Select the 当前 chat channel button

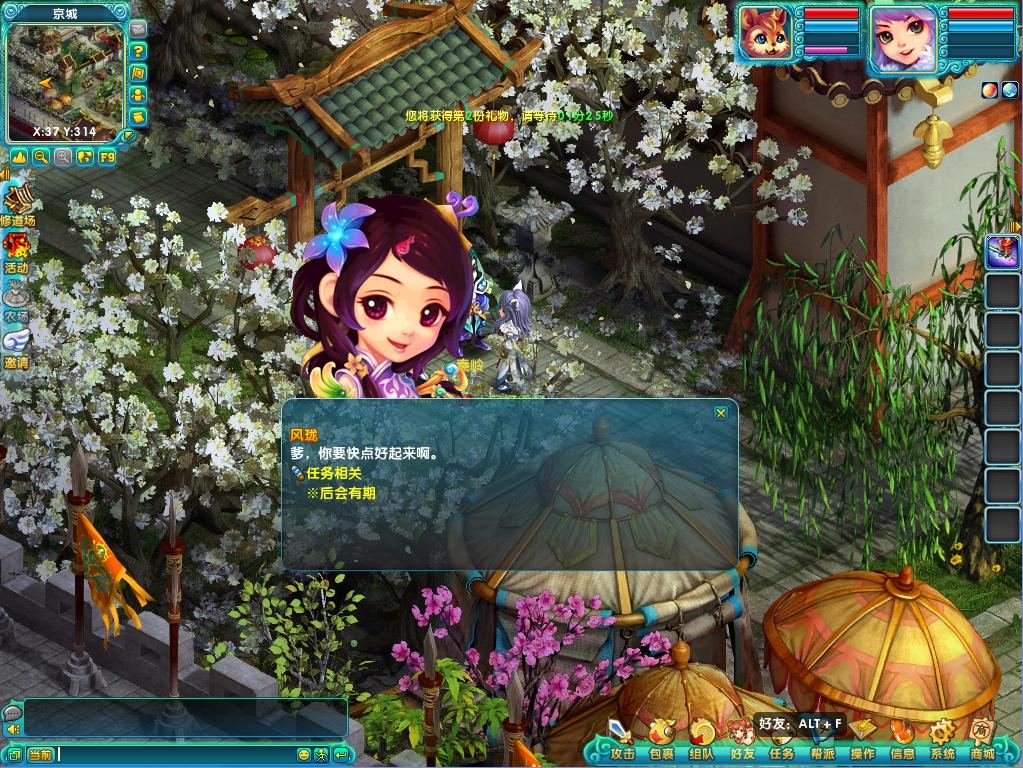[40, 754]
